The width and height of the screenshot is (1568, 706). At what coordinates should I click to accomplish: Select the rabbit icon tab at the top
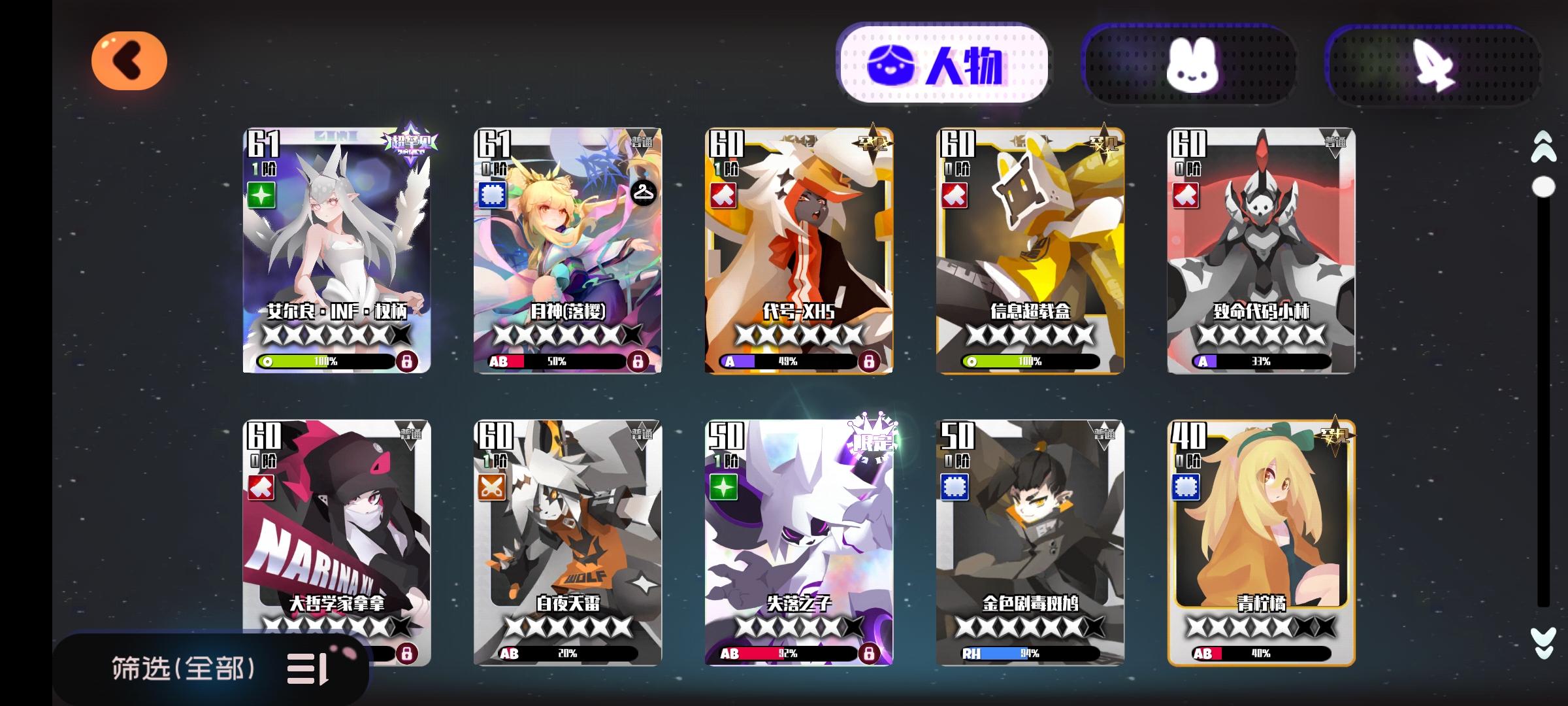(1201, 63)
